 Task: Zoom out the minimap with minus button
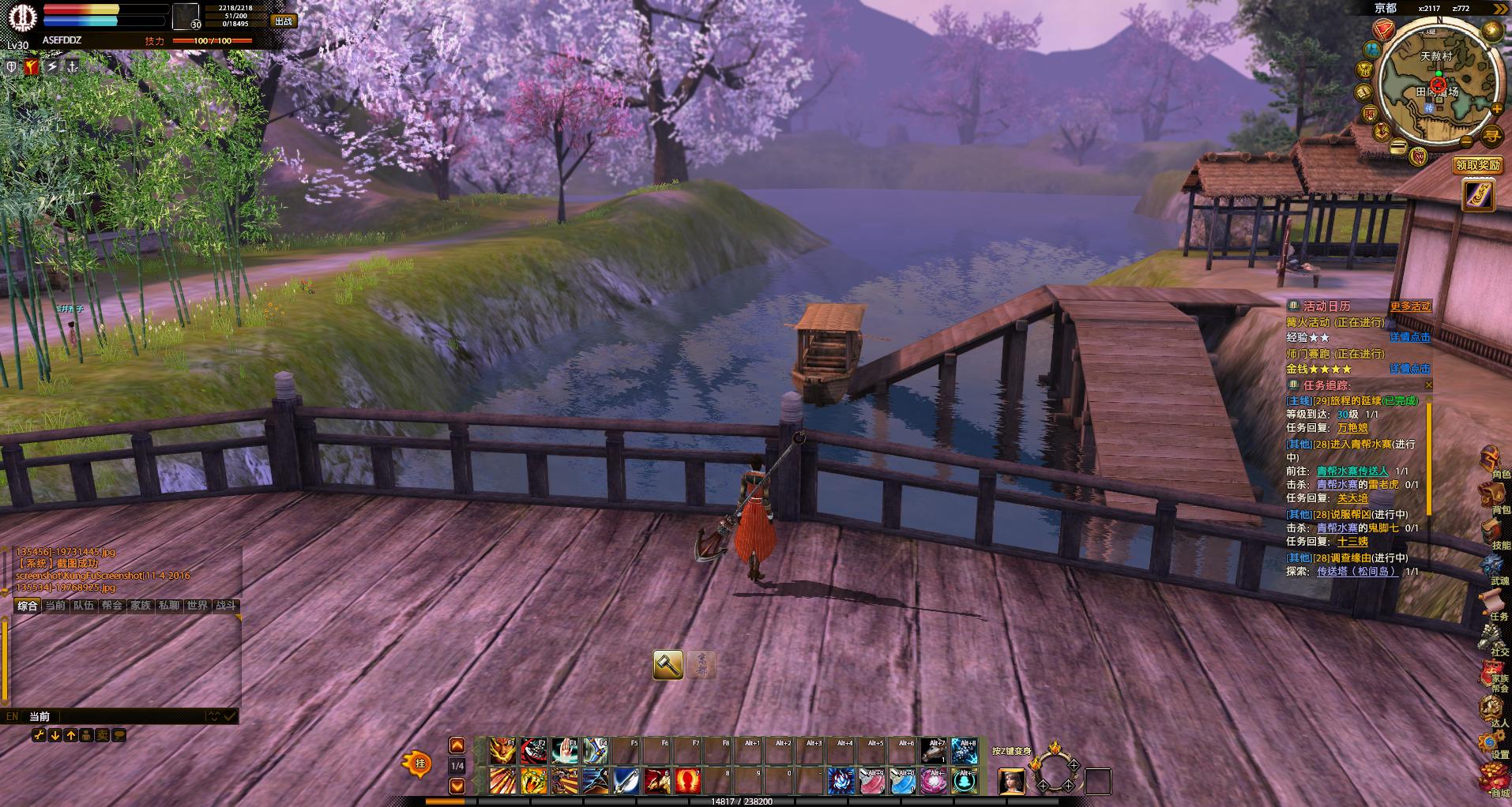1466,141
